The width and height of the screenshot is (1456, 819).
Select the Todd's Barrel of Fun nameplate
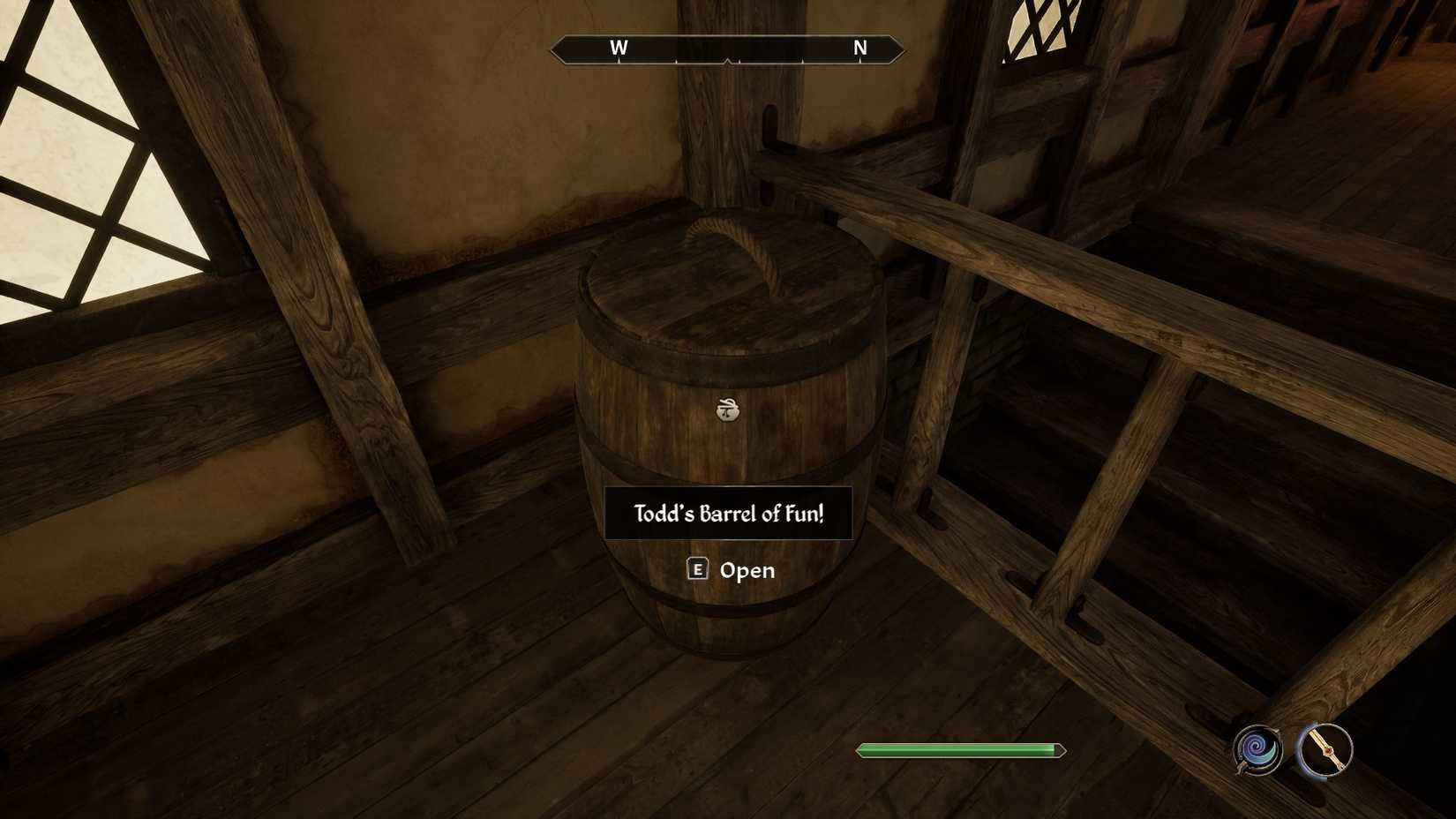tap(729, 512)
